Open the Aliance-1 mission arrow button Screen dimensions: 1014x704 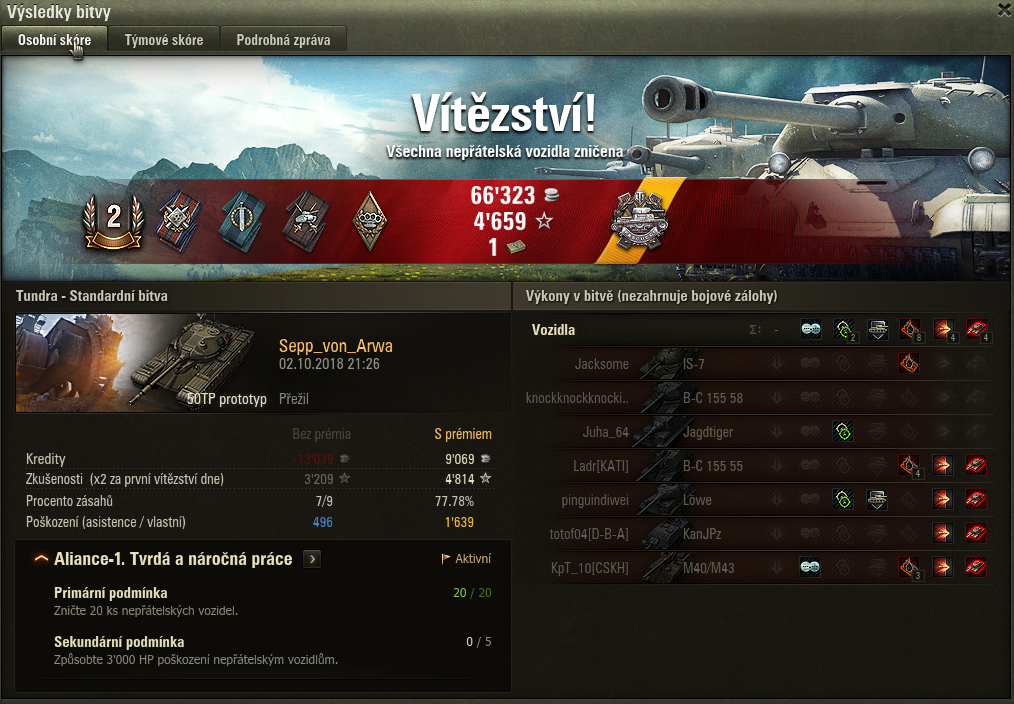(313, 559)
